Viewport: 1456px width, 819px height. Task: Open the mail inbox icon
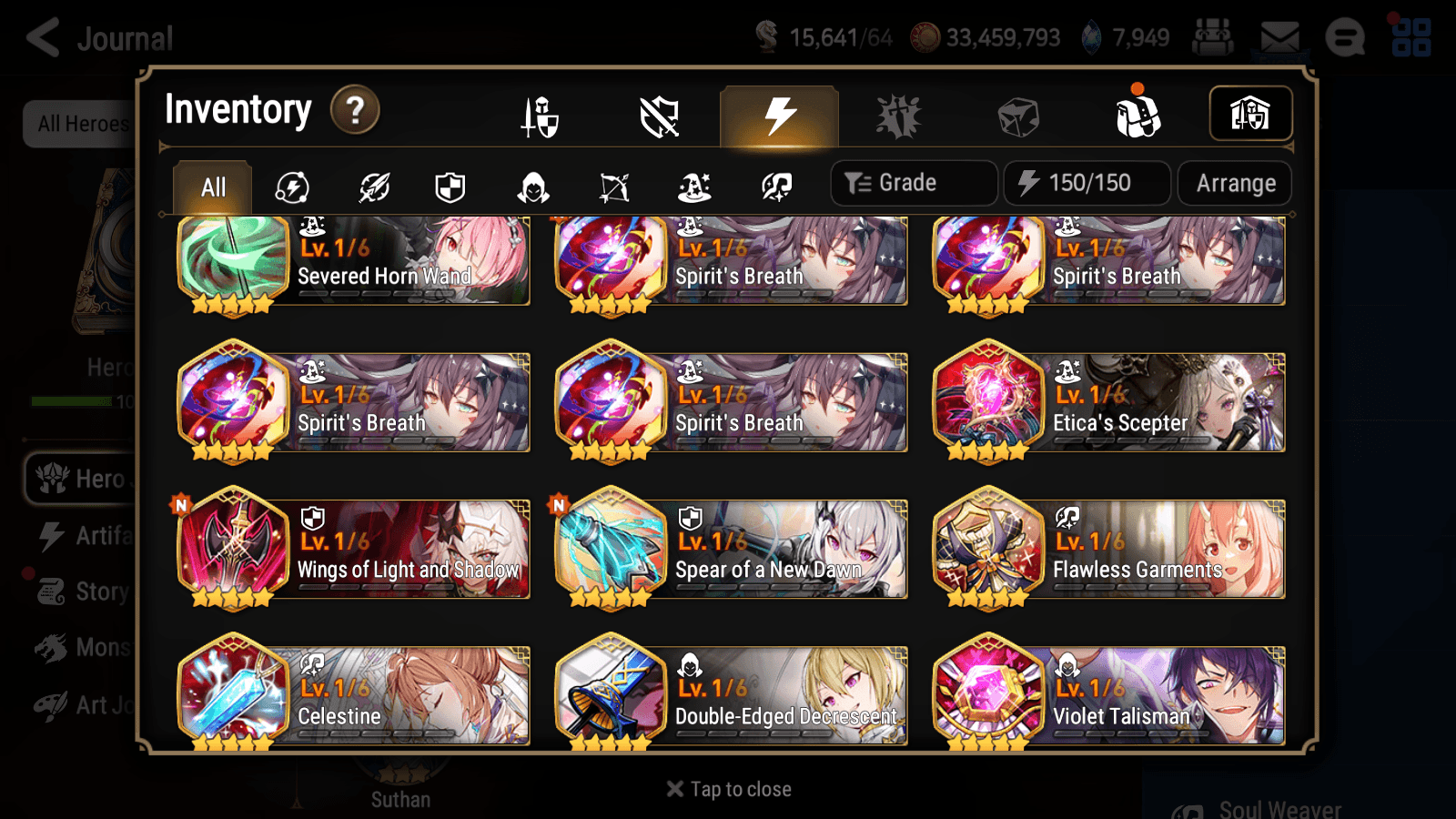click(1278, 38)
